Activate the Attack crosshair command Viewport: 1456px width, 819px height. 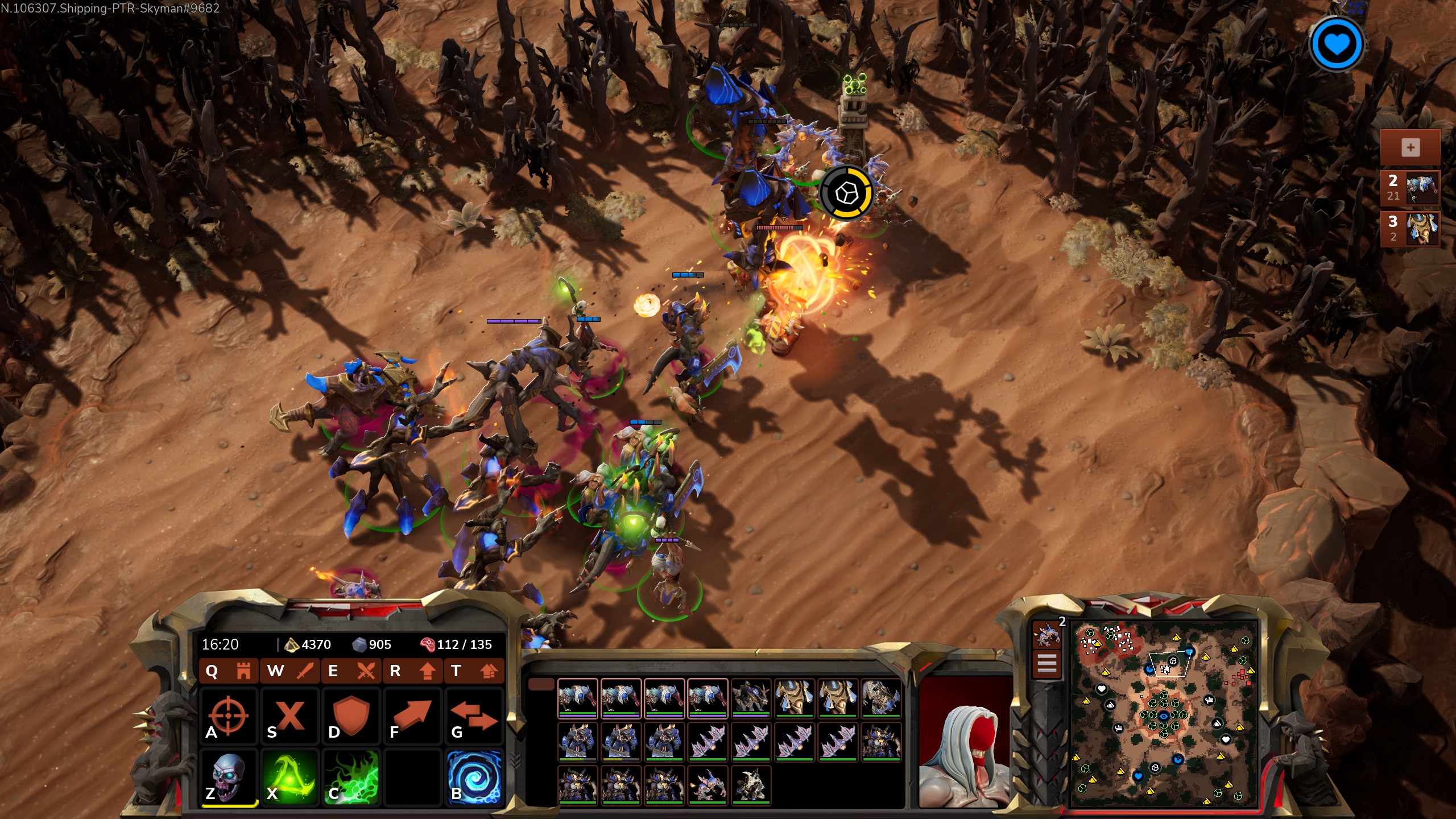pos(228,716)
